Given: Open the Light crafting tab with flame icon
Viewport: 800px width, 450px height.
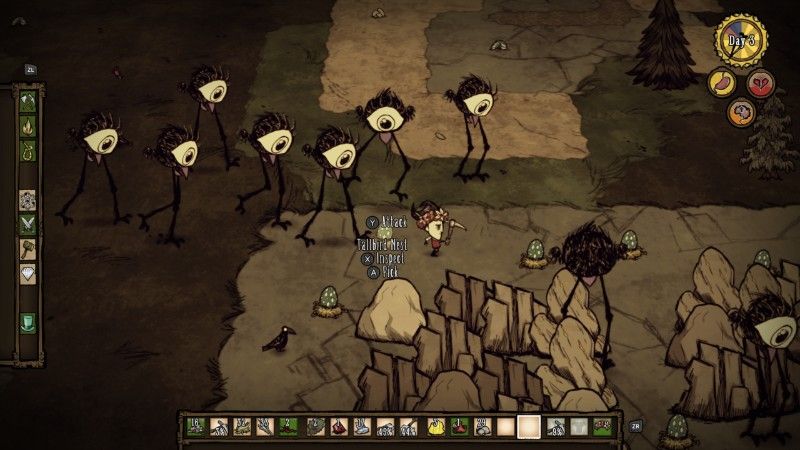Looking at the screenshot, I should [28, 126].
